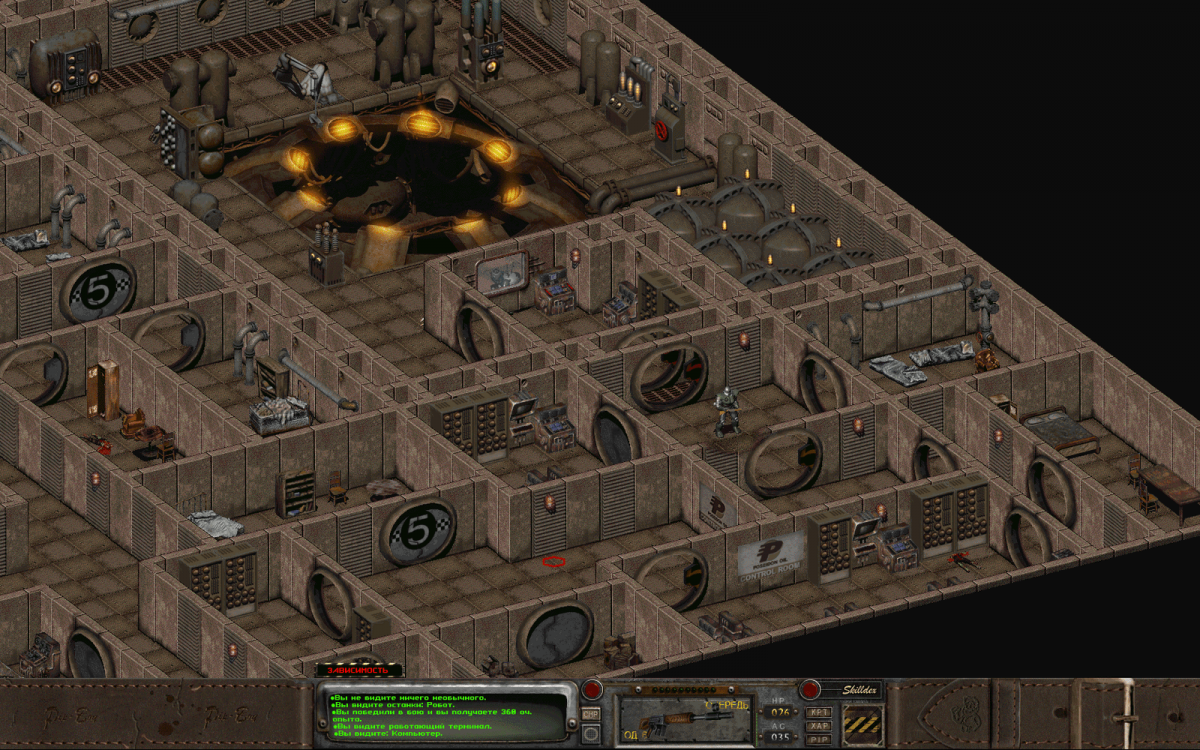Open the Skilldex panel
Image resolution: width=1200 pixels, height=750 pixels.
(x=810, y=689)
